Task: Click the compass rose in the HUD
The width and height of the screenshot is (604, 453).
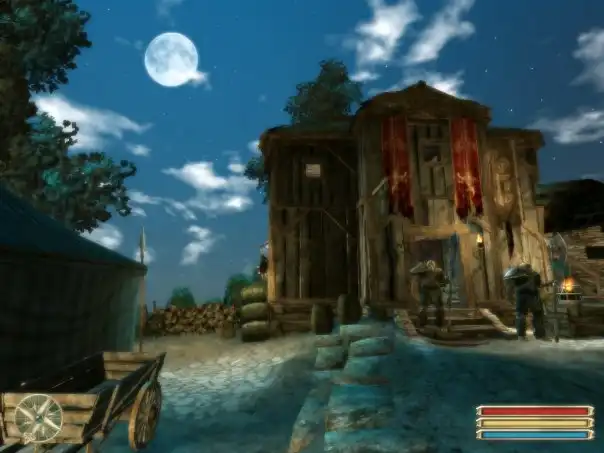Action: coord(38,417)
